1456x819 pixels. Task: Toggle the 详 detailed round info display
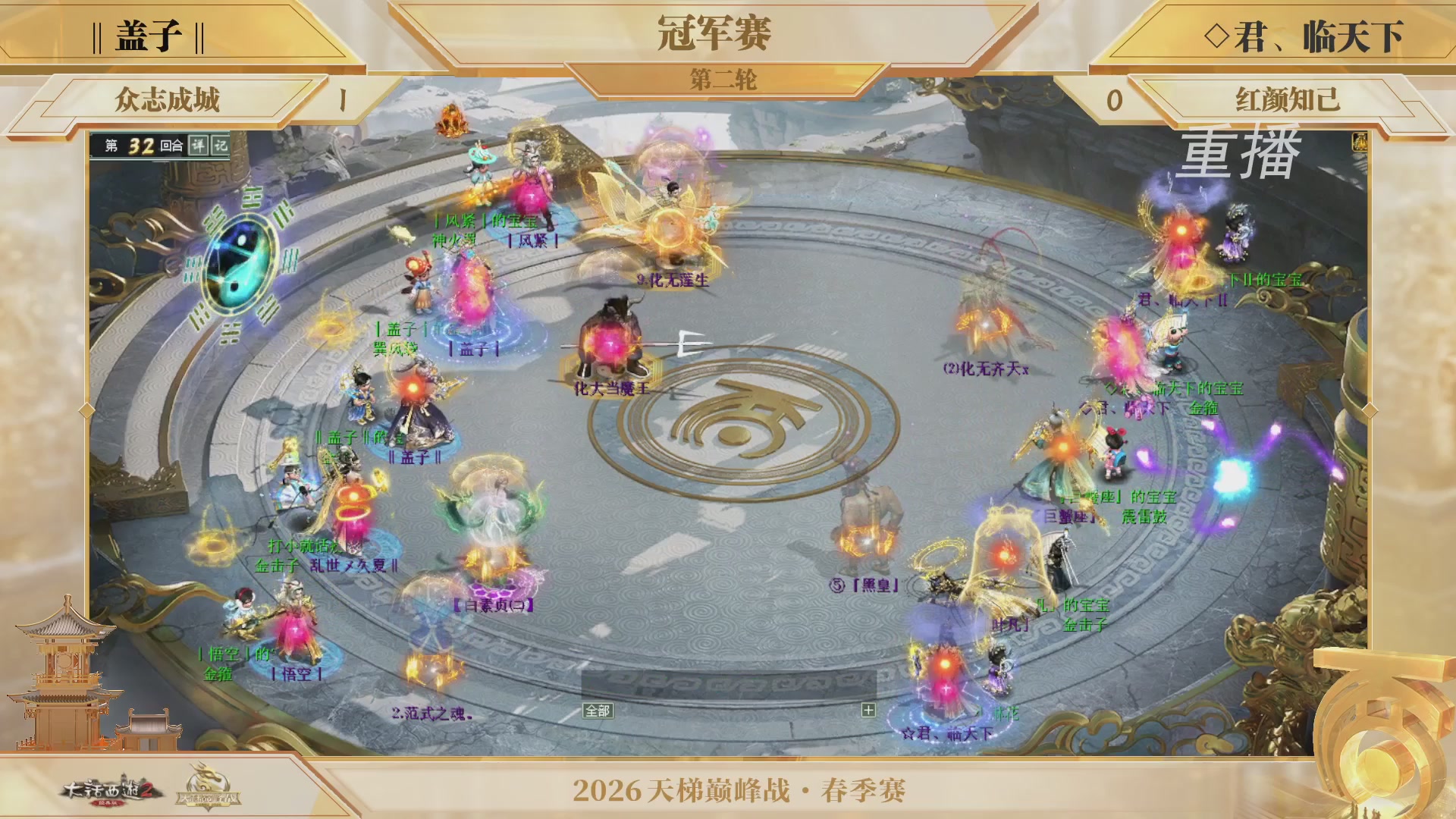click(199, 145)
